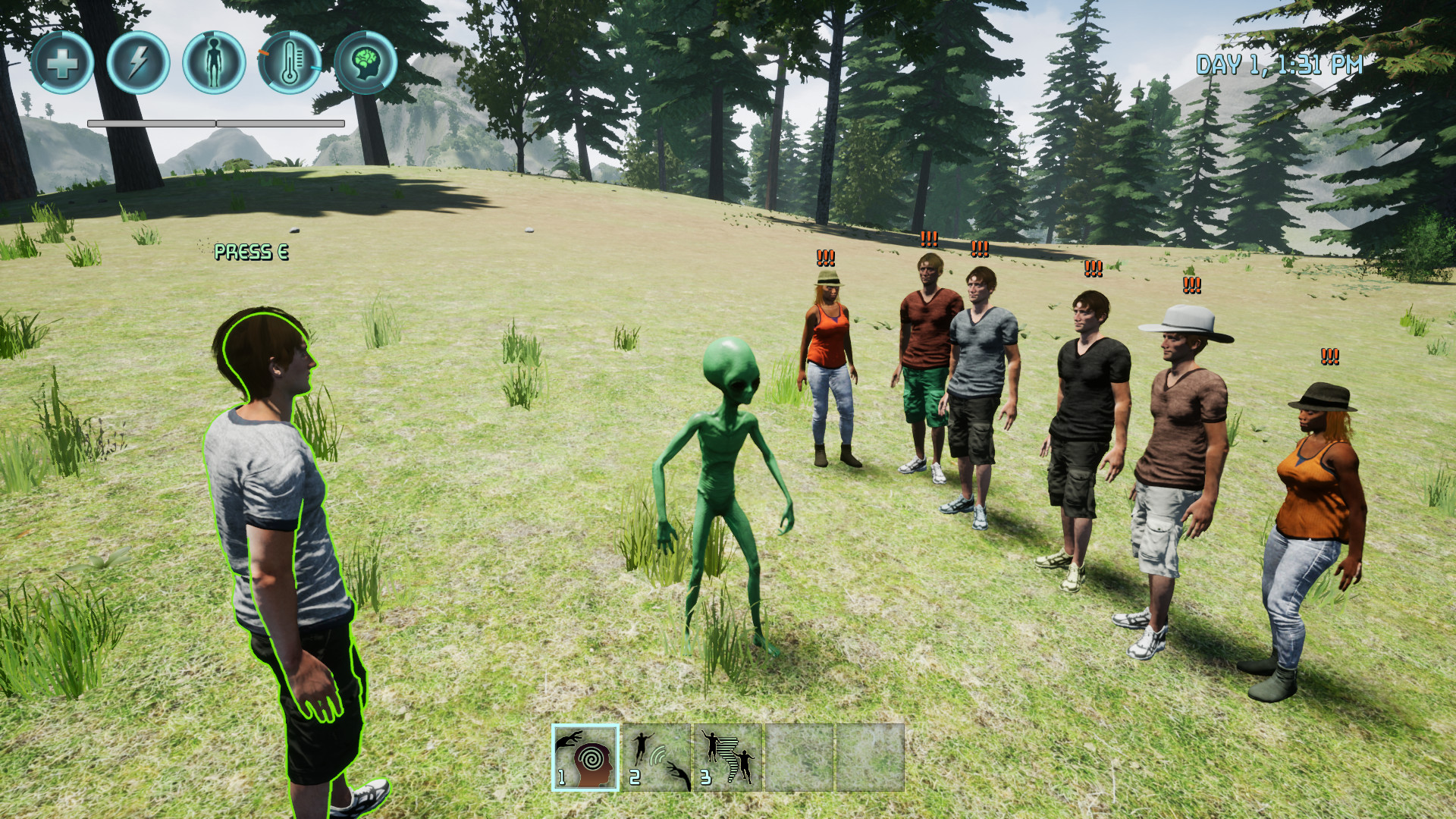Click the health cross status icon
The height and width of the screenshot is (819, 1456).
click(x=61, y=64)
